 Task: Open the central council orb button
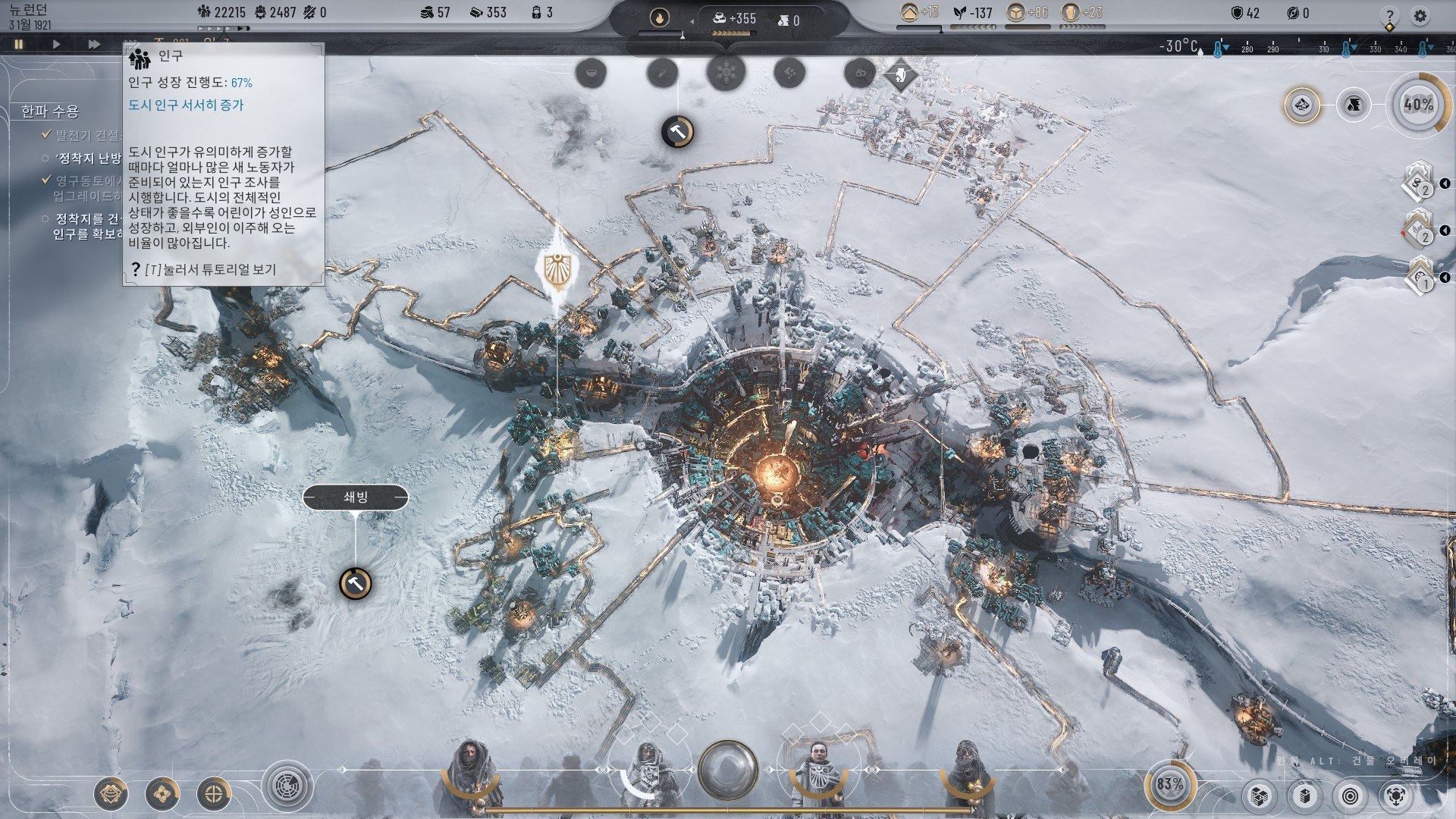pos(728,769)
